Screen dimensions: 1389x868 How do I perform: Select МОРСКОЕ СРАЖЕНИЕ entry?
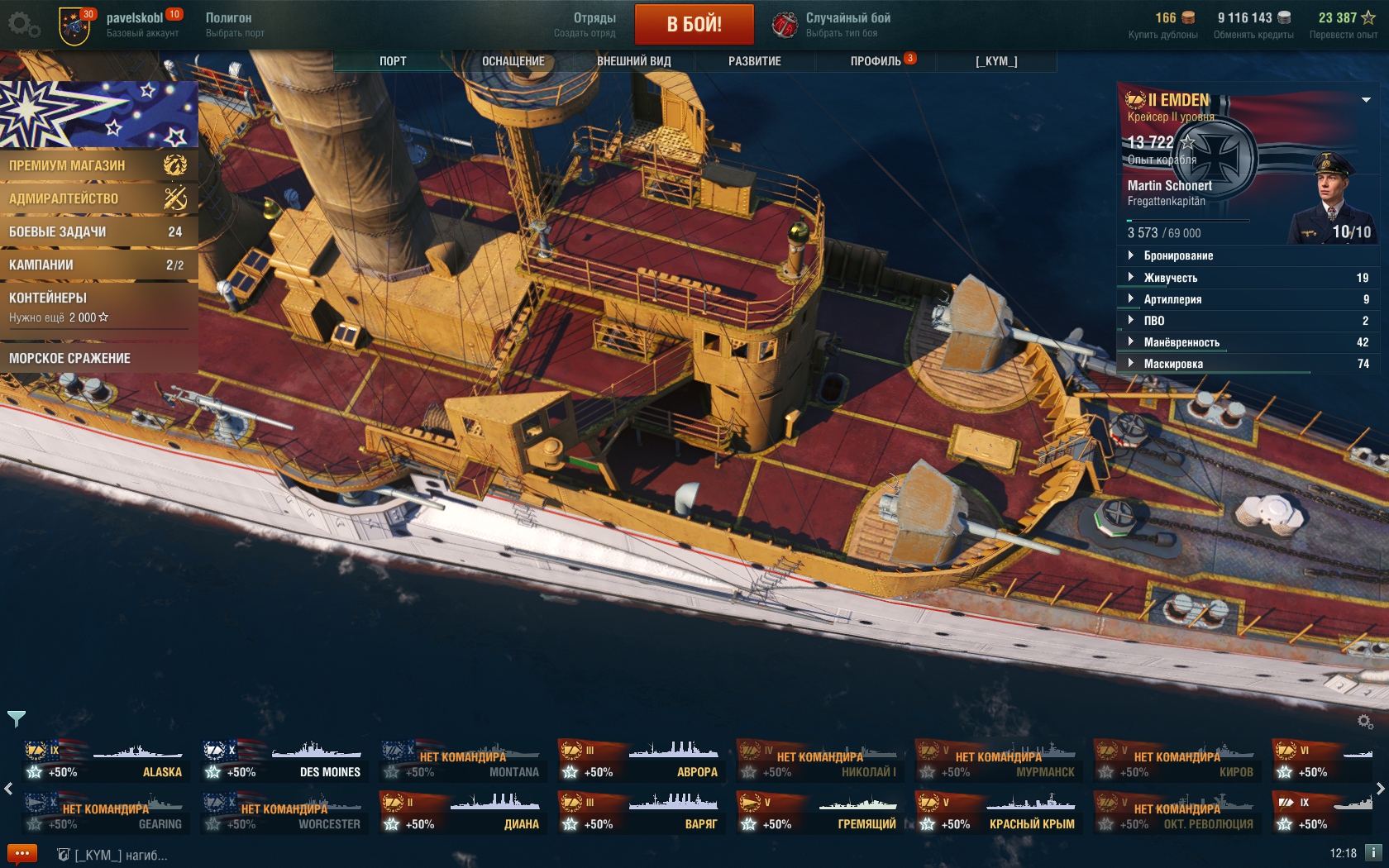click(98, 358)
